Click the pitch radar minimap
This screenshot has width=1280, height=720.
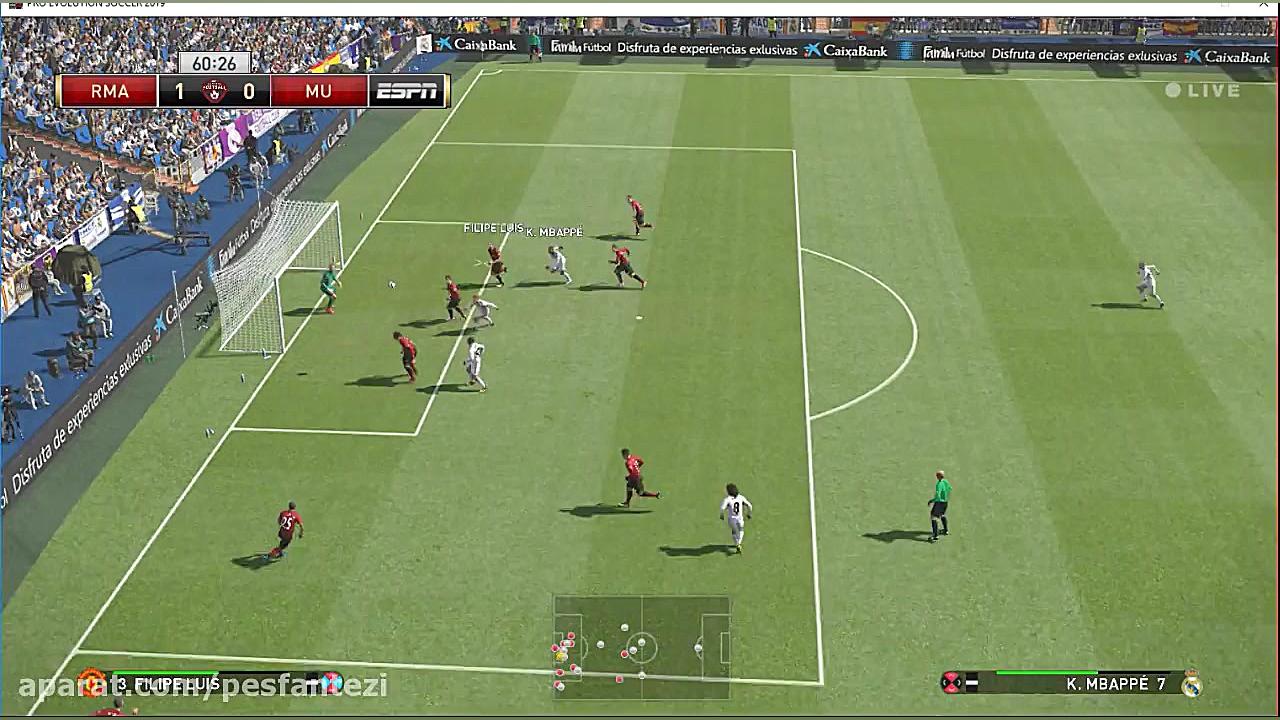[x=641, y=647]
